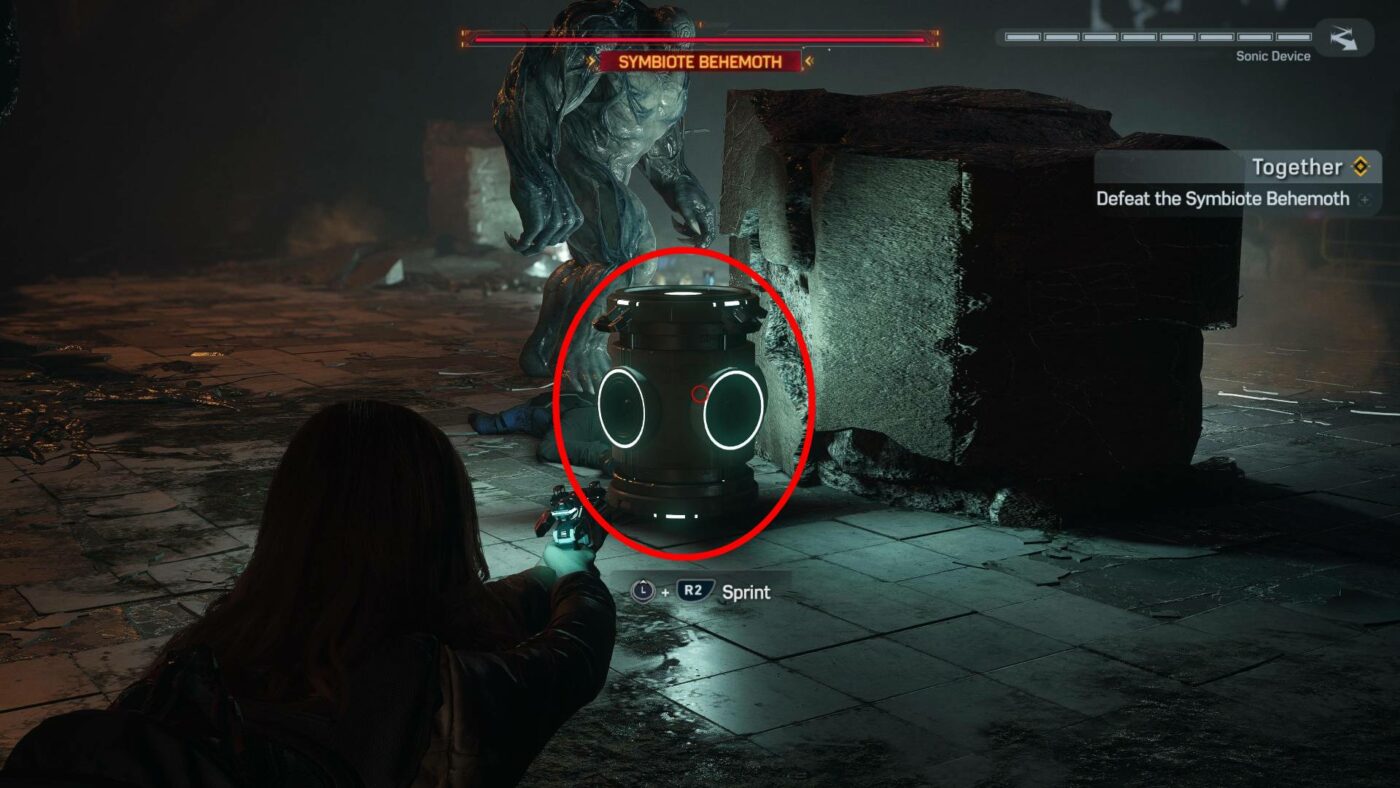1400x788 pixels.
Task: Click the Defeat the Symbiote Behemoth objective
Action: [1222, 198]
